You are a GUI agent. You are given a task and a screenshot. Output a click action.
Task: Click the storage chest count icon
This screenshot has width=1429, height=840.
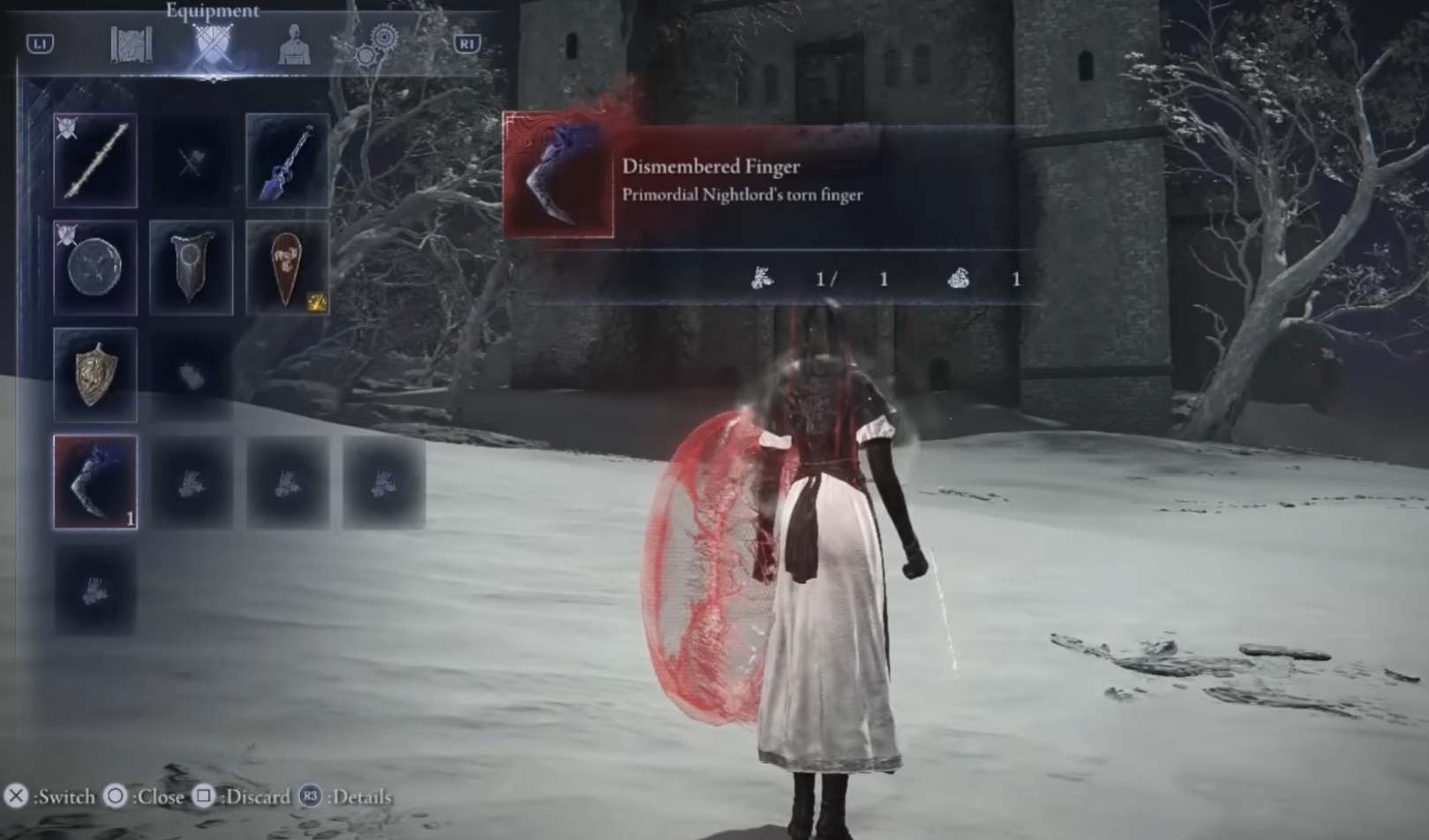959,278
